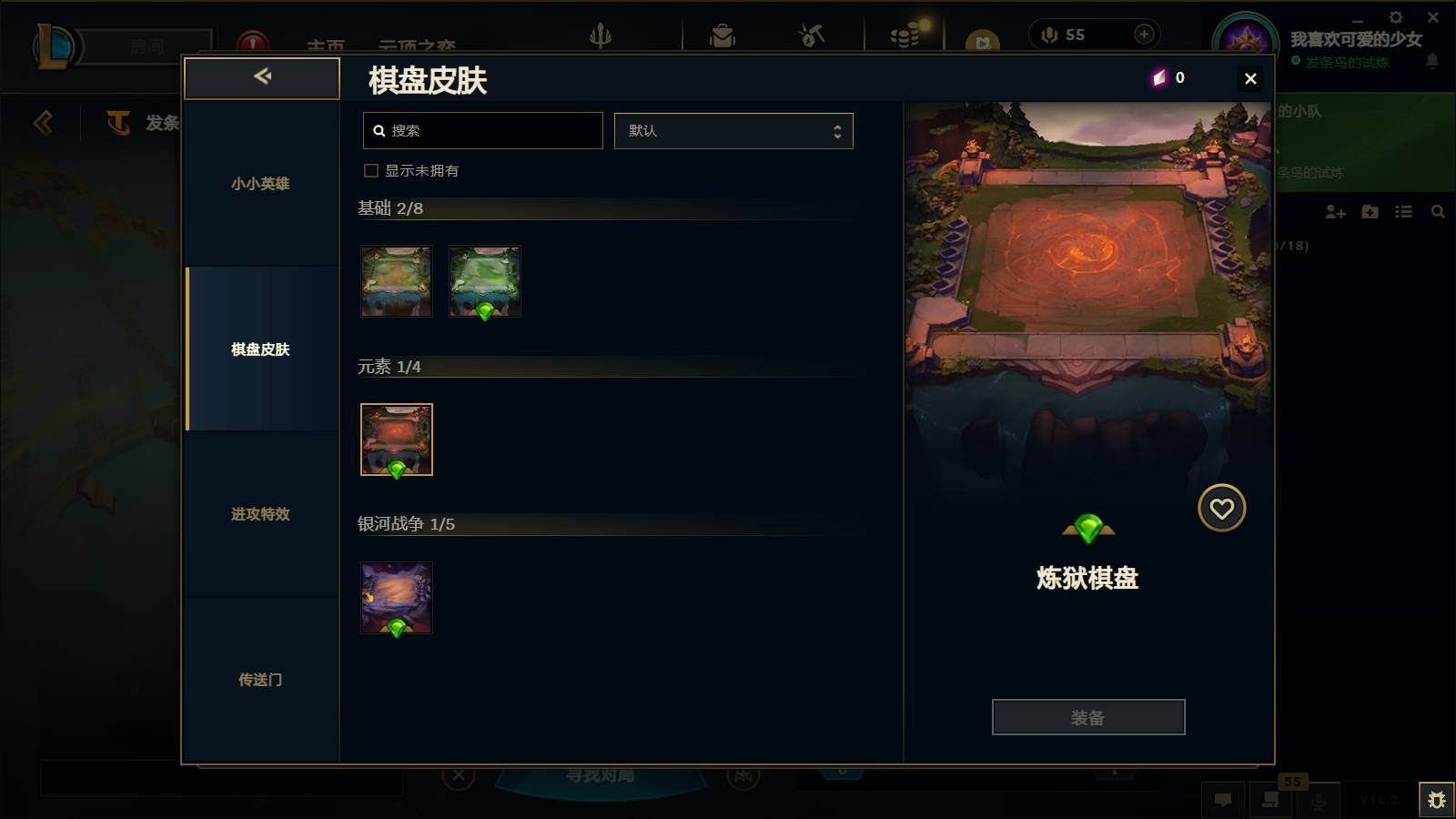Open the store coins icon

(x=904, y=35)
